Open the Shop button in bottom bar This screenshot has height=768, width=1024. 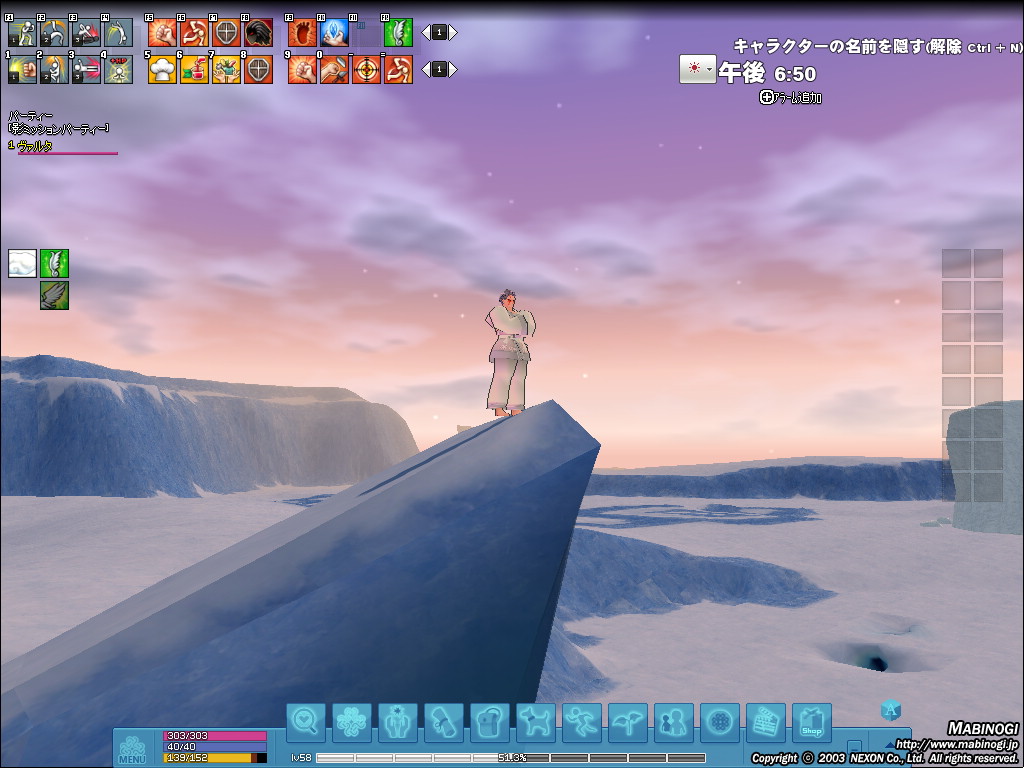(812, 722)
